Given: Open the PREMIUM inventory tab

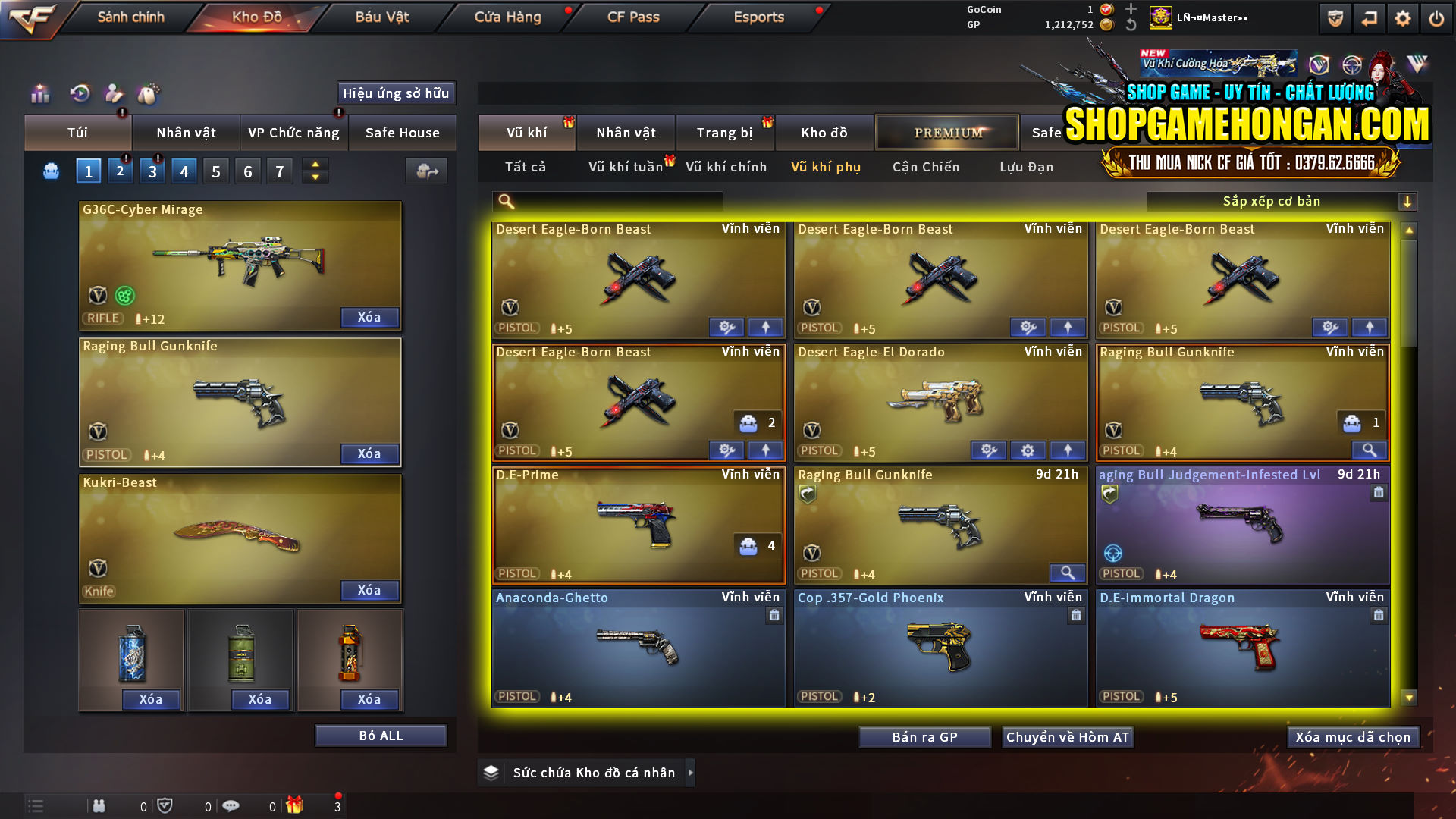Looking at the screenshot, I should click(x=946, y=132).
